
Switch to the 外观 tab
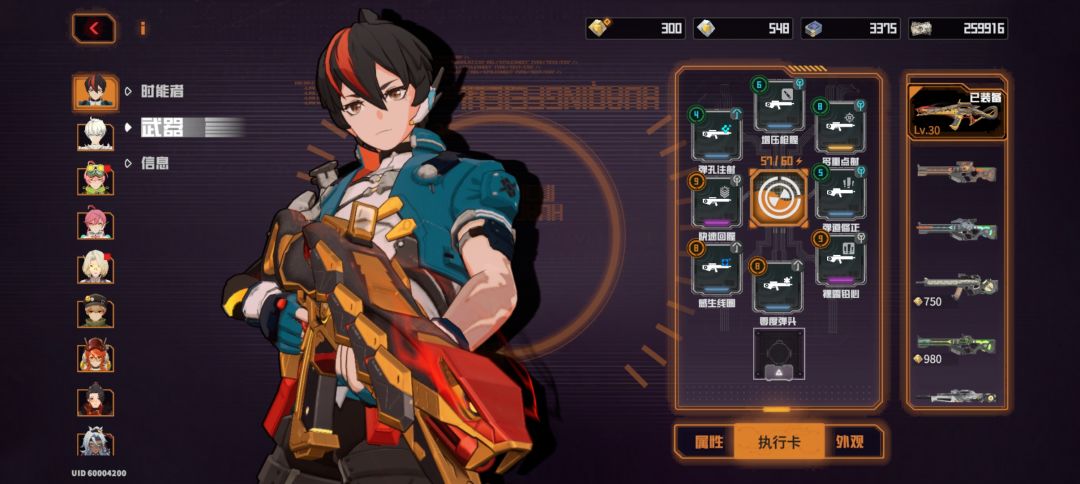tap(851, 441)
